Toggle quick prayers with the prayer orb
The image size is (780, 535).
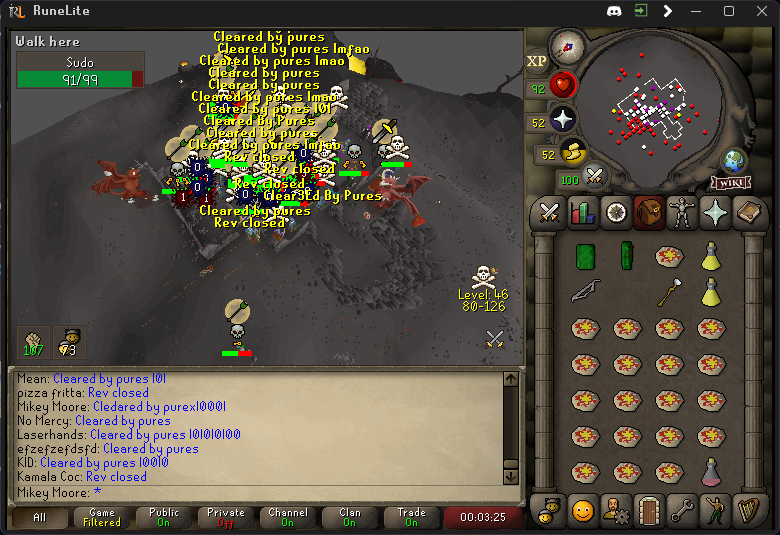pos(563,120)
